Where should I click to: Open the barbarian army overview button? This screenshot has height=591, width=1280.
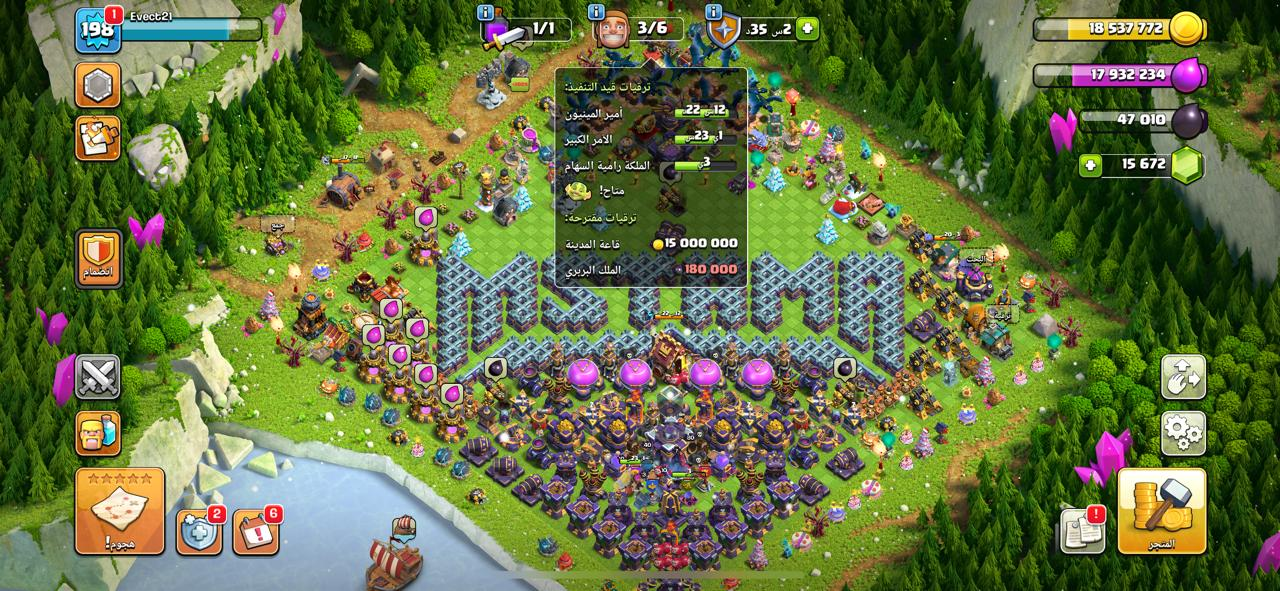point(98,433)
